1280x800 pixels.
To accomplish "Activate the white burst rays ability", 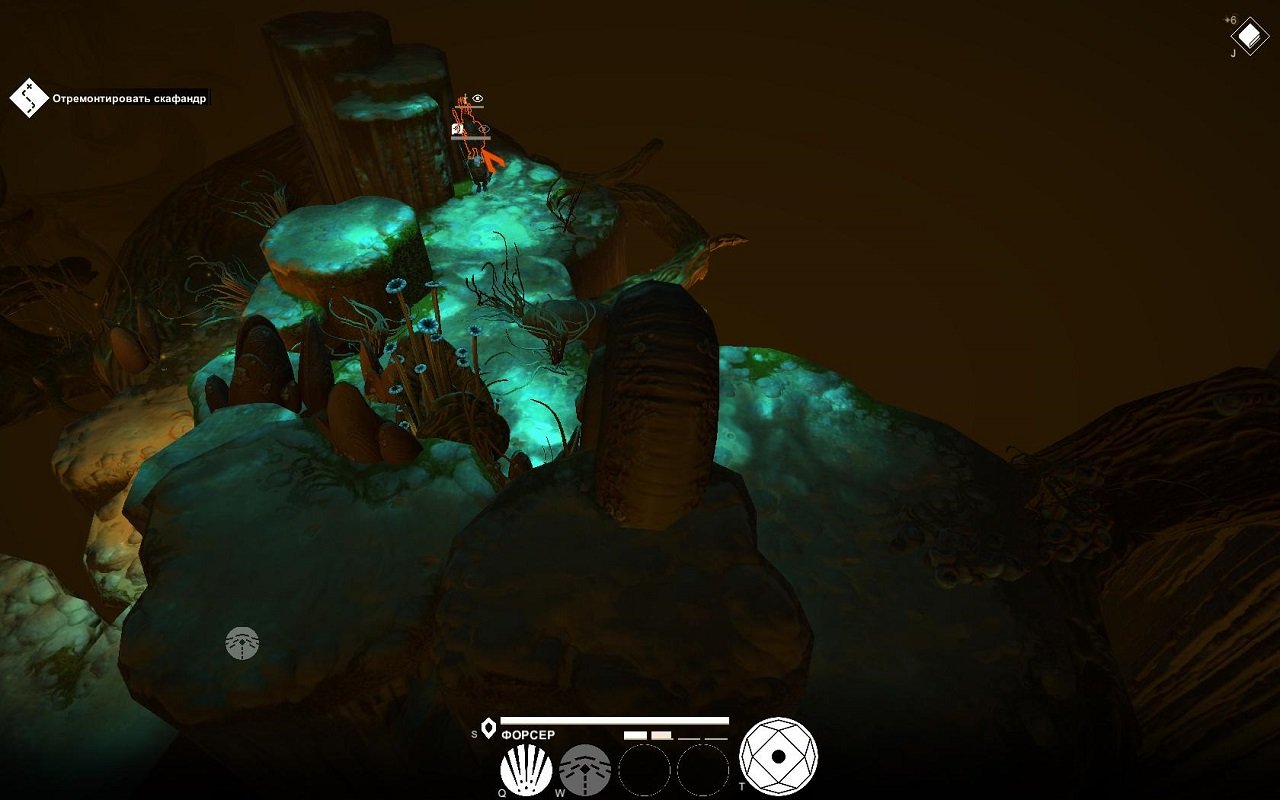I will 526,771.
